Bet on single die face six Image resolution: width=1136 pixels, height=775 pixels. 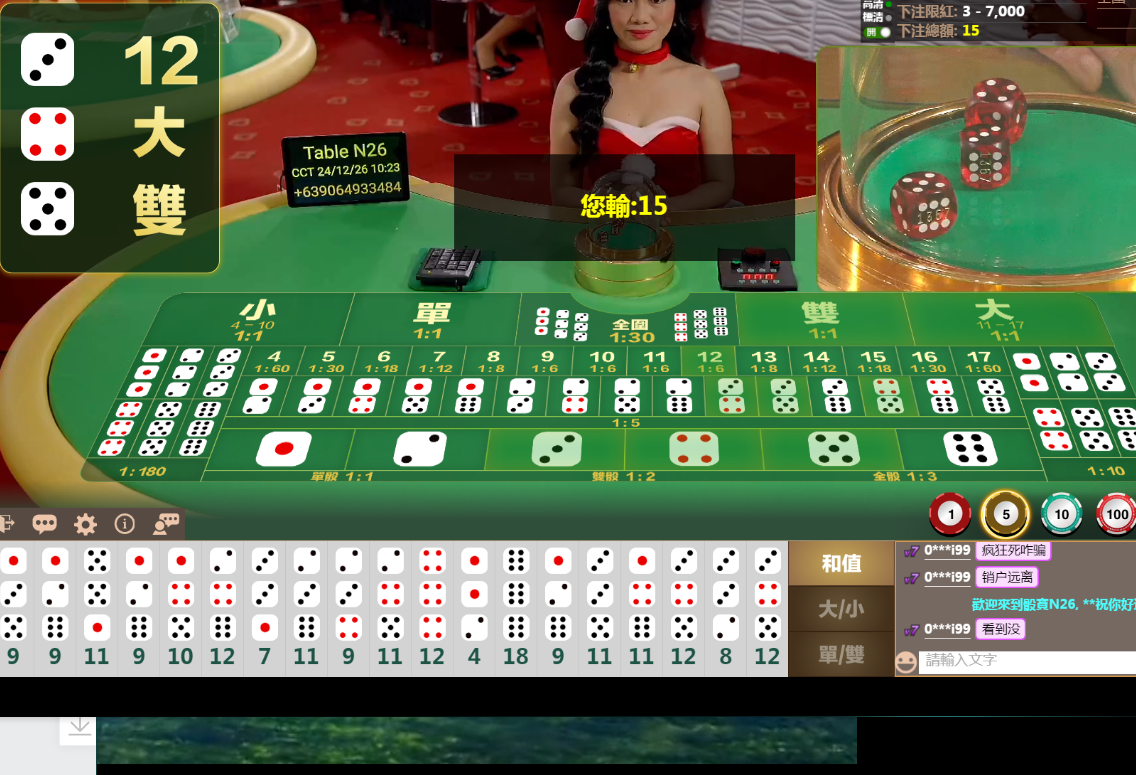pyautogui.click(x=968, y=449)
